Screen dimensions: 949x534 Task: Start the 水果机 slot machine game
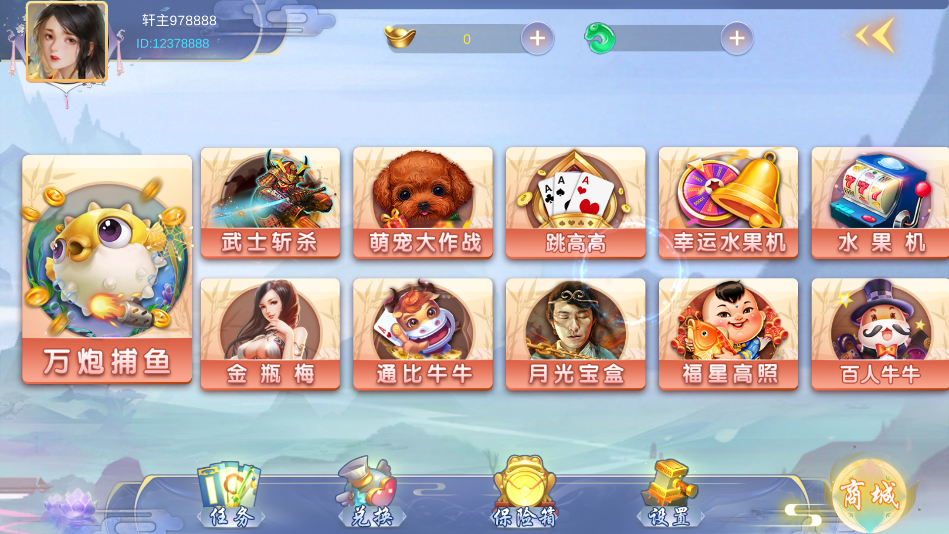pos(880,202)
